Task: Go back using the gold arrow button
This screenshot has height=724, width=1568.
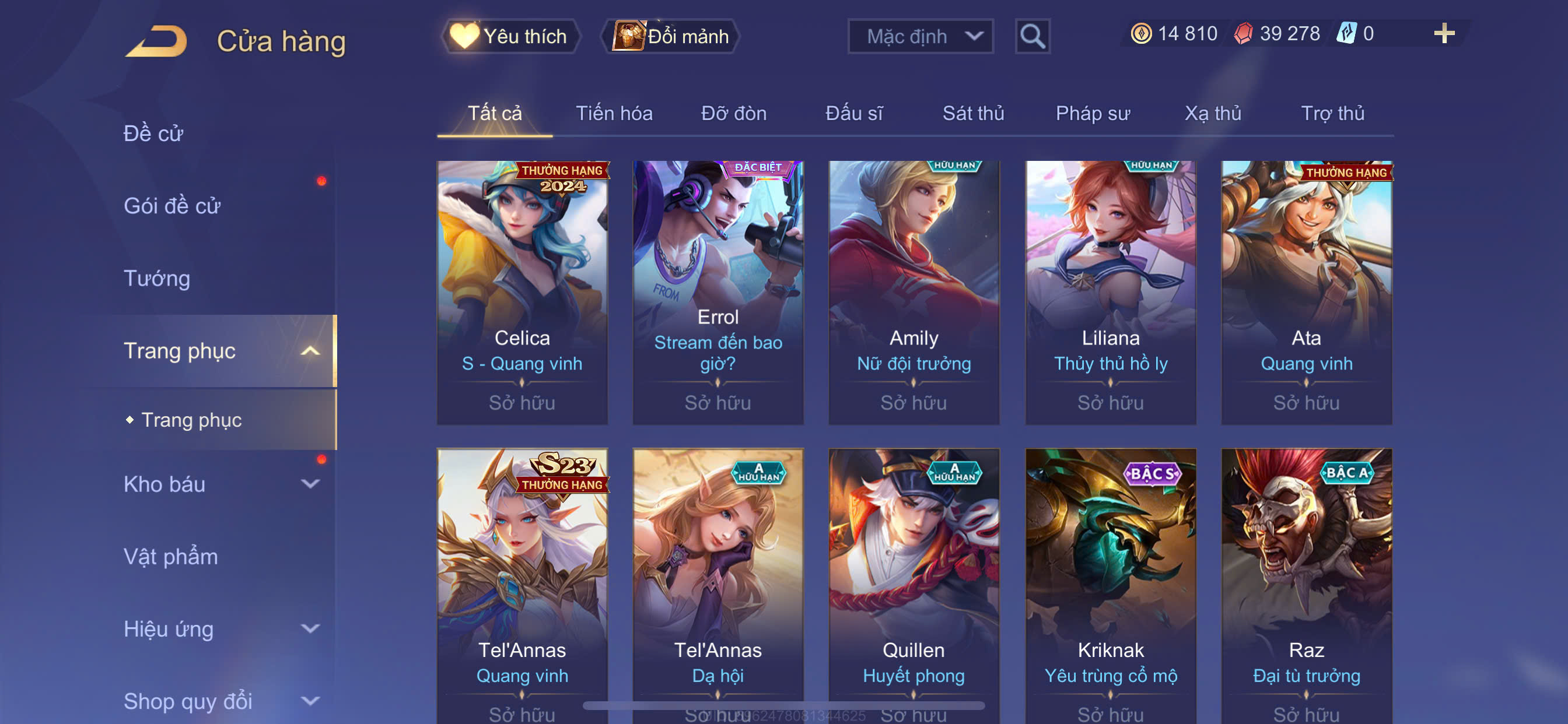Action: (x=157, y=41)
